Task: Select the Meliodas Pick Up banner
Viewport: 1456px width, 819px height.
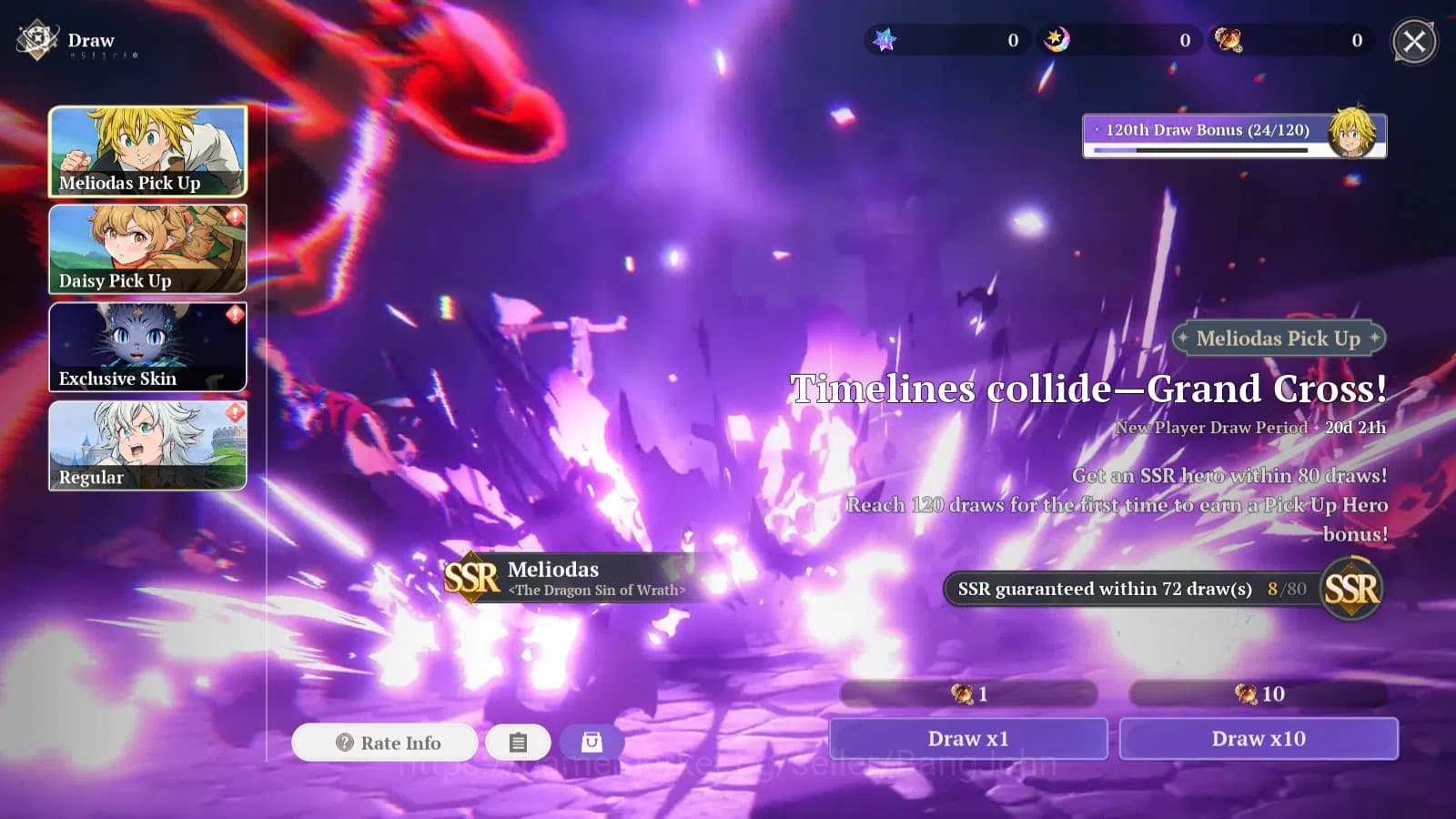Action: coord(147,151)
